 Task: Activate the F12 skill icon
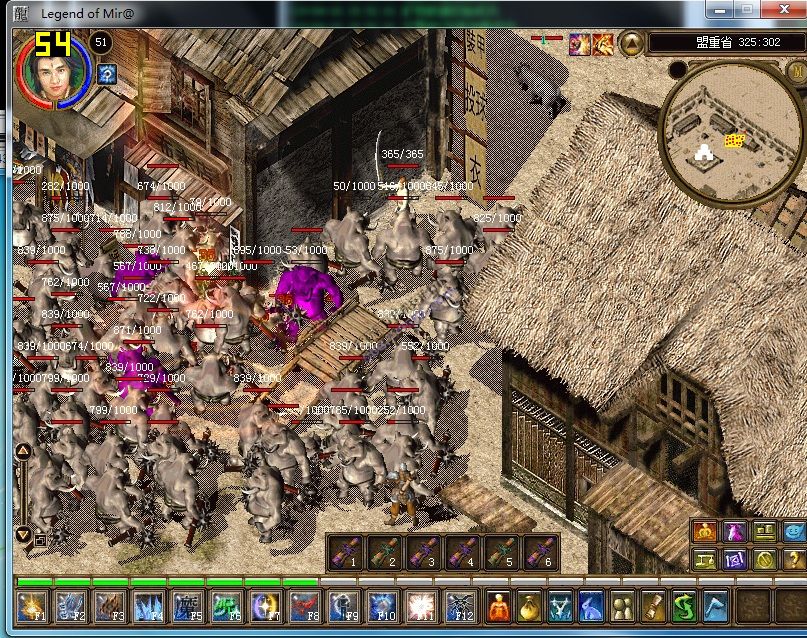tap(460, 607)
